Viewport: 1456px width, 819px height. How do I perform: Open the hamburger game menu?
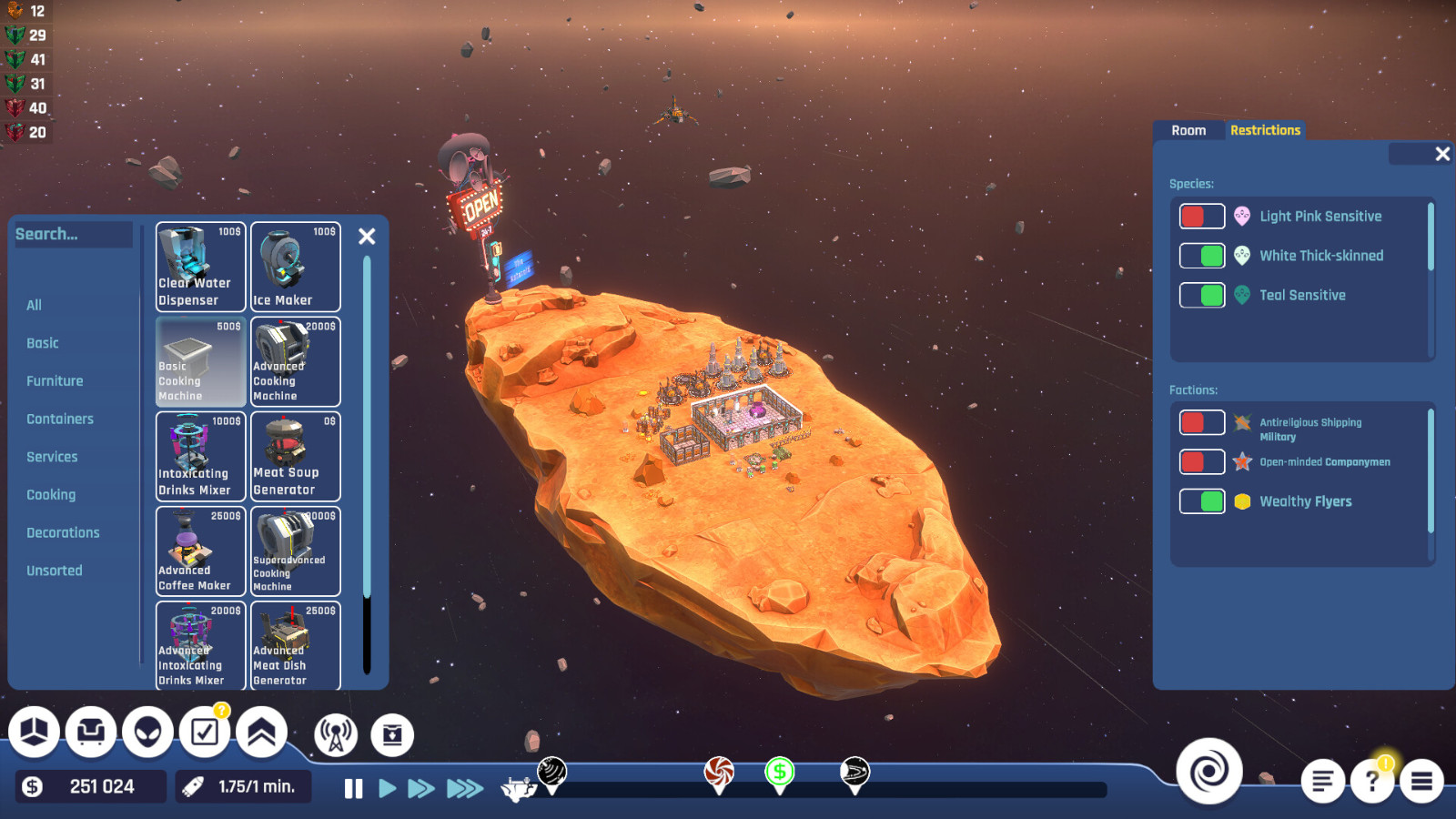tap(1423, 780)
